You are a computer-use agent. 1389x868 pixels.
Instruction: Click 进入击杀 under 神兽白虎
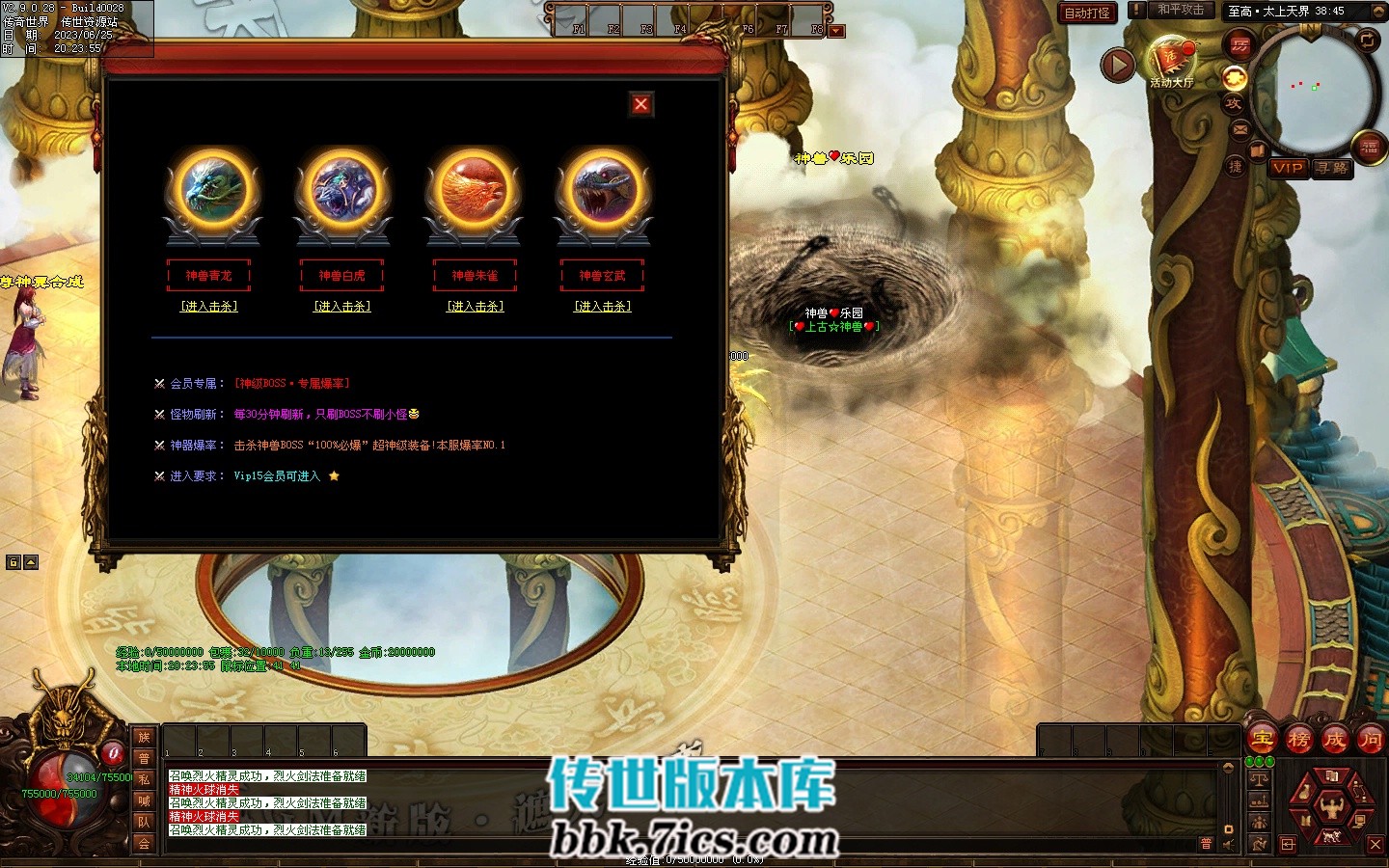(x=342, y=307)
